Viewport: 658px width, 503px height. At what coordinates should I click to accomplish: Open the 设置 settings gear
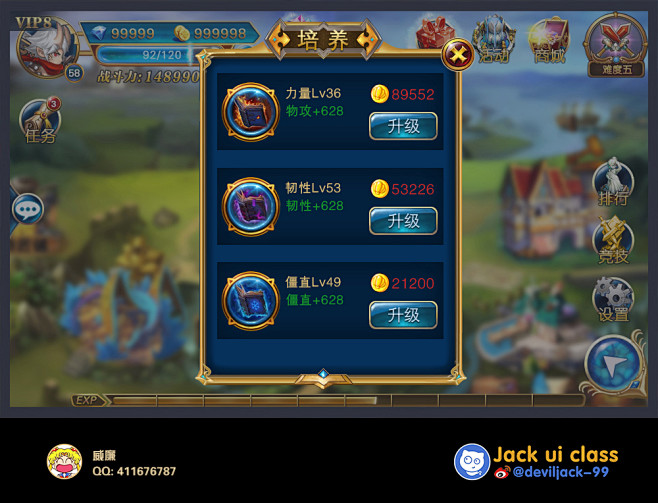click(613, 299)
